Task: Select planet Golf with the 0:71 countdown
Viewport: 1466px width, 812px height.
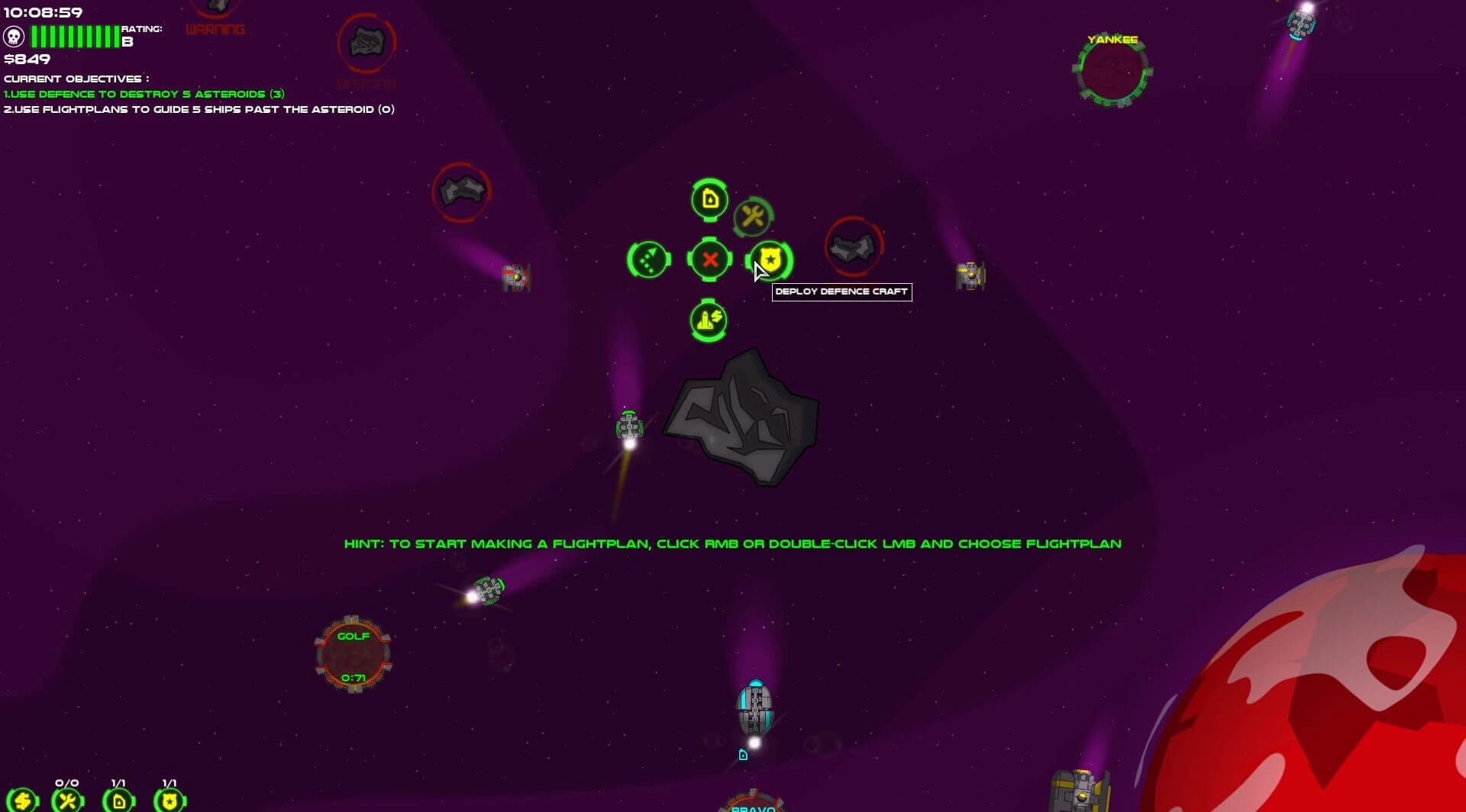Action: (x=354, y=652)
